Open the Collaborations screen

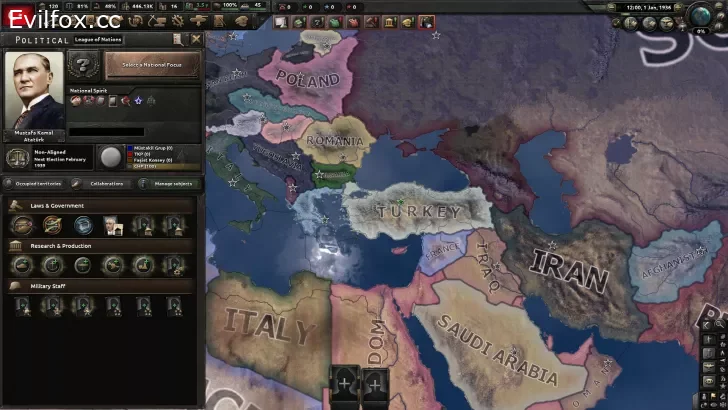106,184
